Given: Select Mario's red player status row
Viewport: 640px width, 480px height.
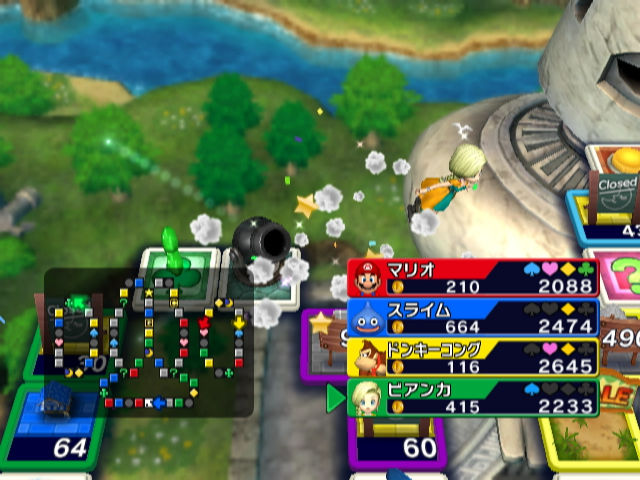Looking at the screenshot, I should [473, 277].
